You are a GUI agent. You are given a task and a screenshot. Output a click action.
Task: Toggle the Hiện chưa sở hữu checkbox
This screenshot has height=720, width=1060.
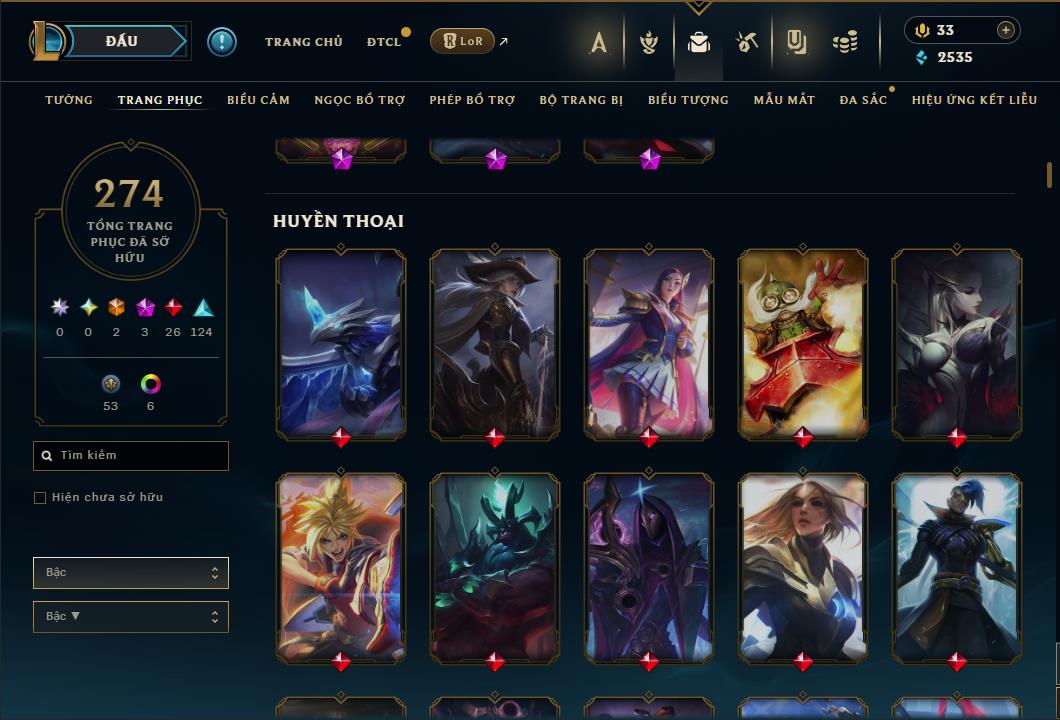tap(40, 498)
